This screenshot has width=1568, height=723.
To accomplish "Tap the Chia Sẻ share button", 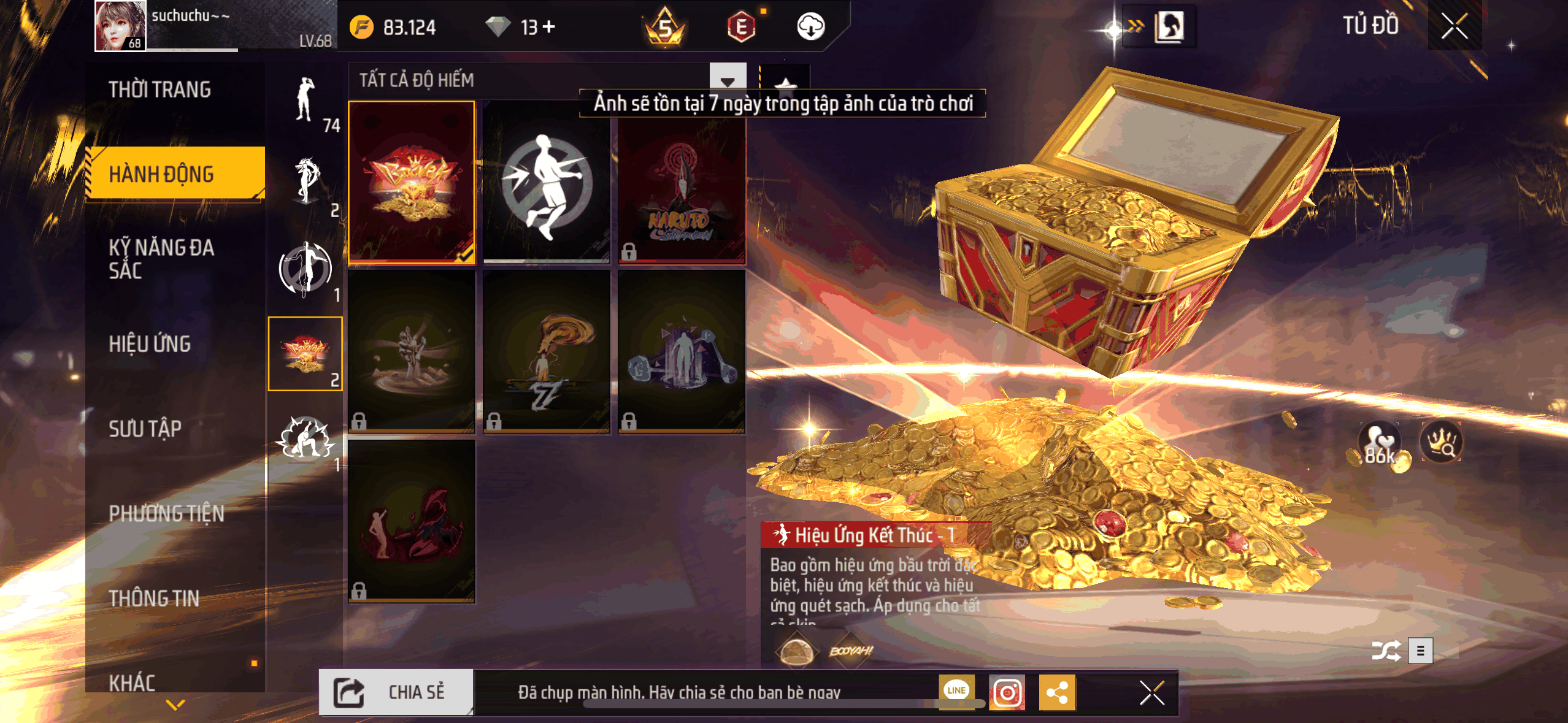I will (x=396, y=692).
